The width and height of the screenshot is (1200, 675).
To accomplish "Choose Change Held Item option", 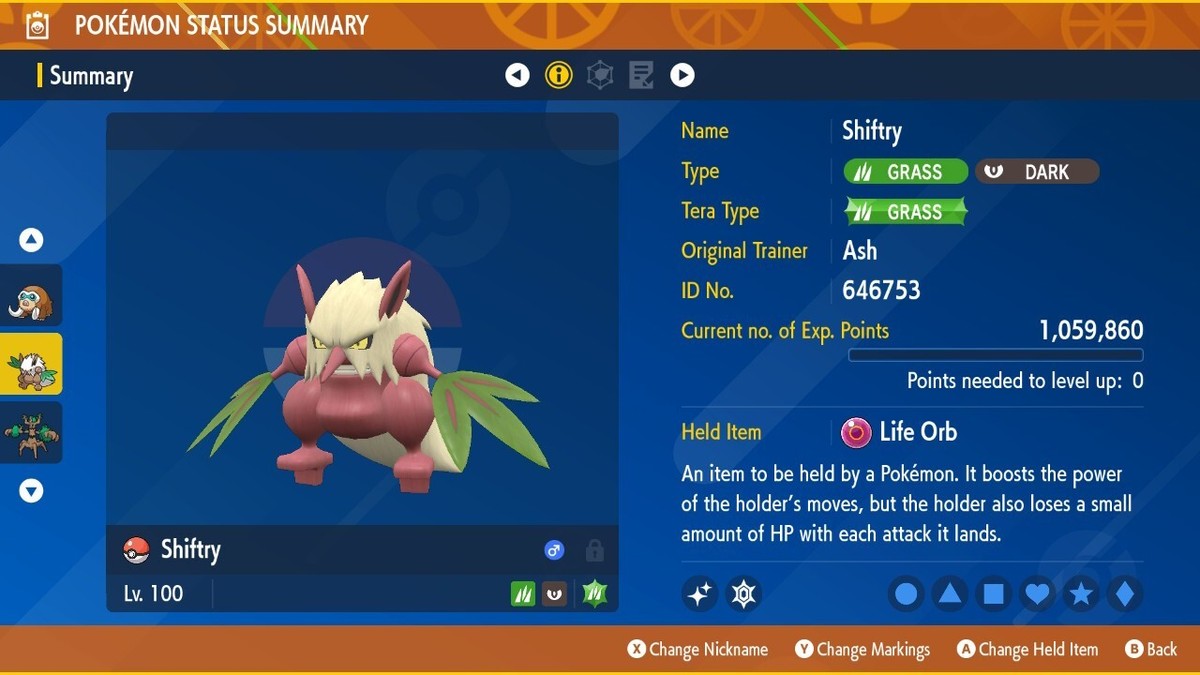I will (x=1028, y=650).
